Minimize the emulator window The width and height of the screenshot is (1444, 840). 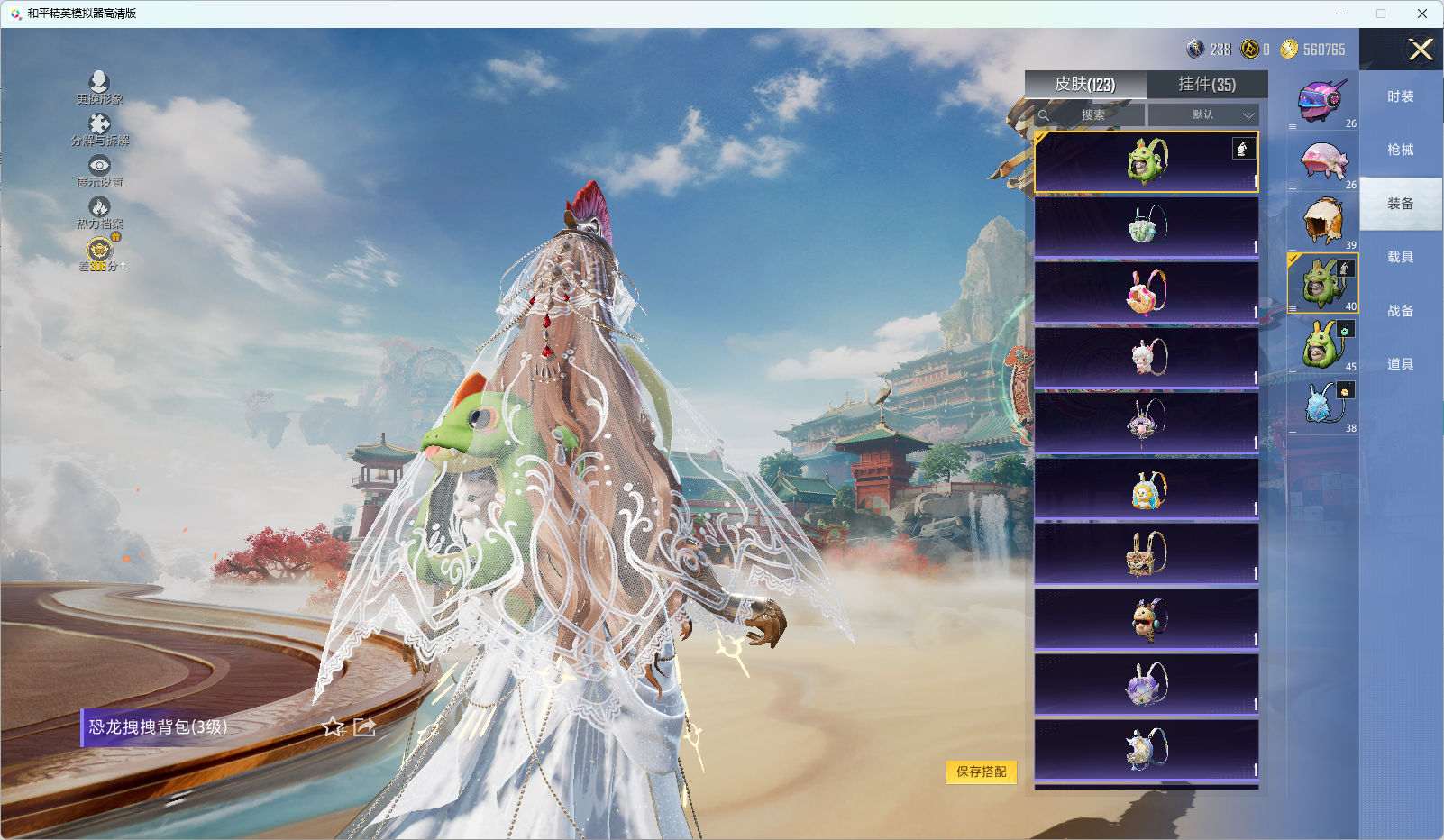point(1340,14)
